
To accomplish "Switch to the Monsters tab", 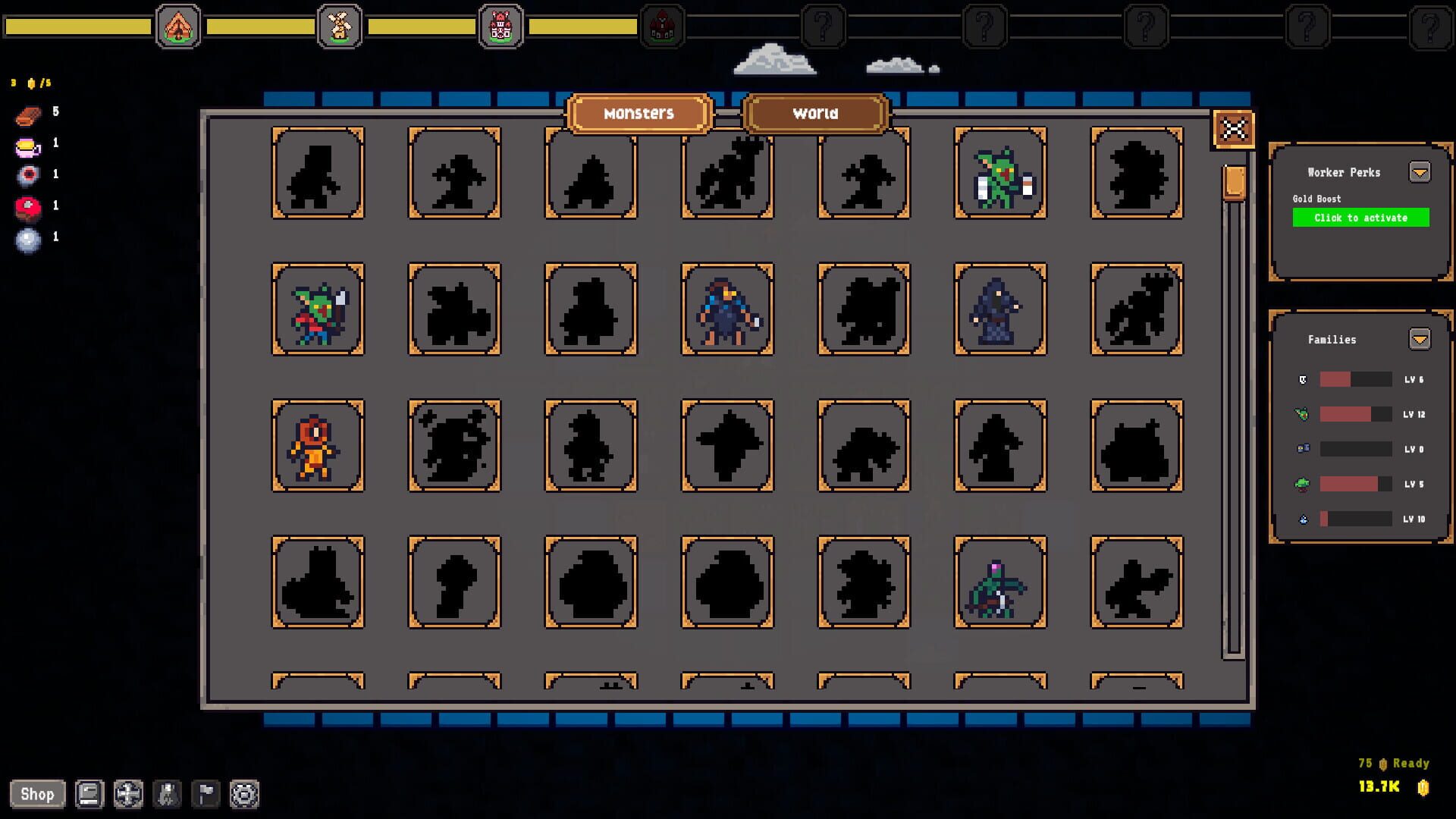I will [x=639, y=113].
